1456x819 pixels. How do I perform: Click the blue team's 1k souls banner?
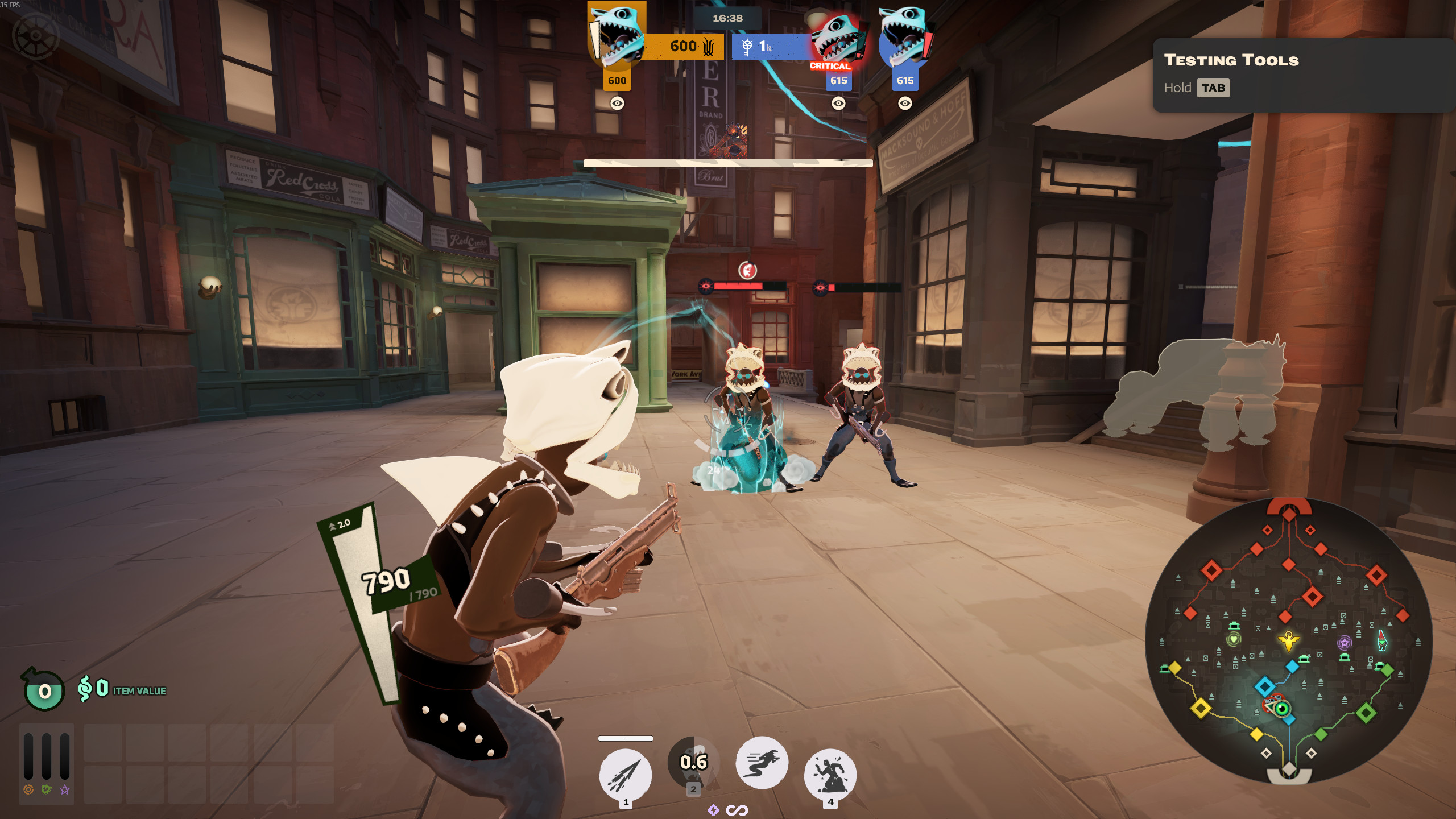(x=769, y=47)
